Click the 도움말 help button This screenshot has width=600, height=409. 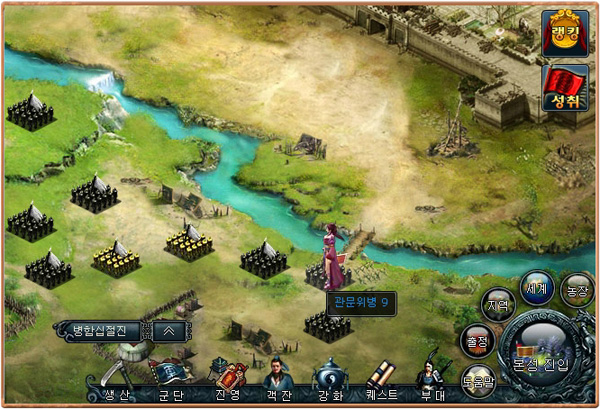tap(478, 381)
